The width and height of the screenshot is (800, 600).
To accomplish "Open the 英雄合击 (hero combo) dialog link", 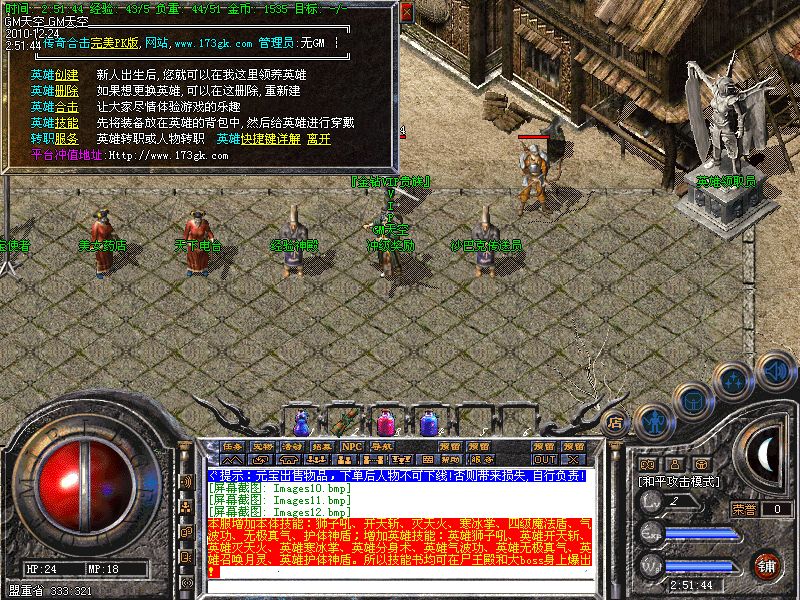I will pos(54,107).
